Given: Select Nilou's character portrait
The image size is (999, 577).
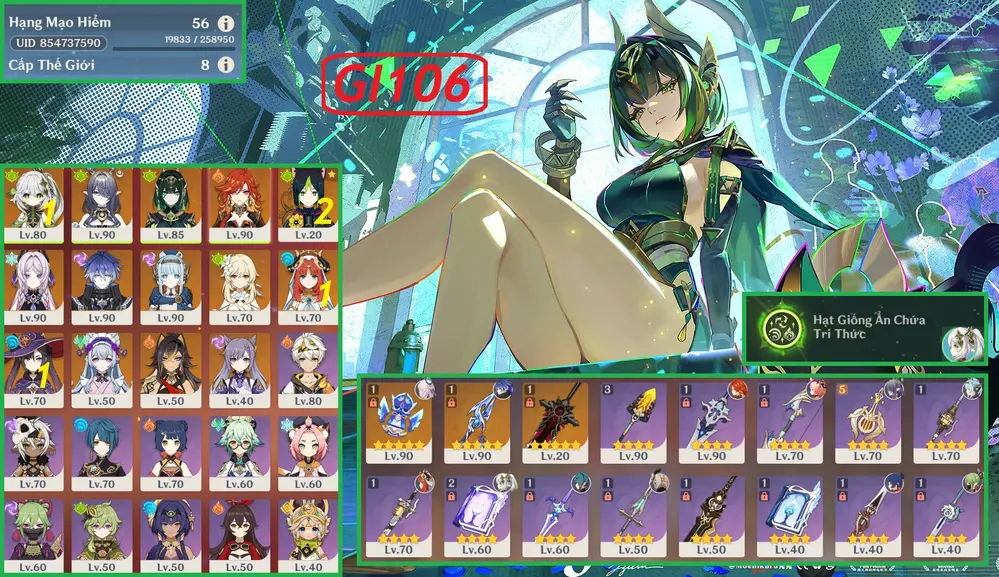Looking at the screenshot, I should [x=306, y=287].
